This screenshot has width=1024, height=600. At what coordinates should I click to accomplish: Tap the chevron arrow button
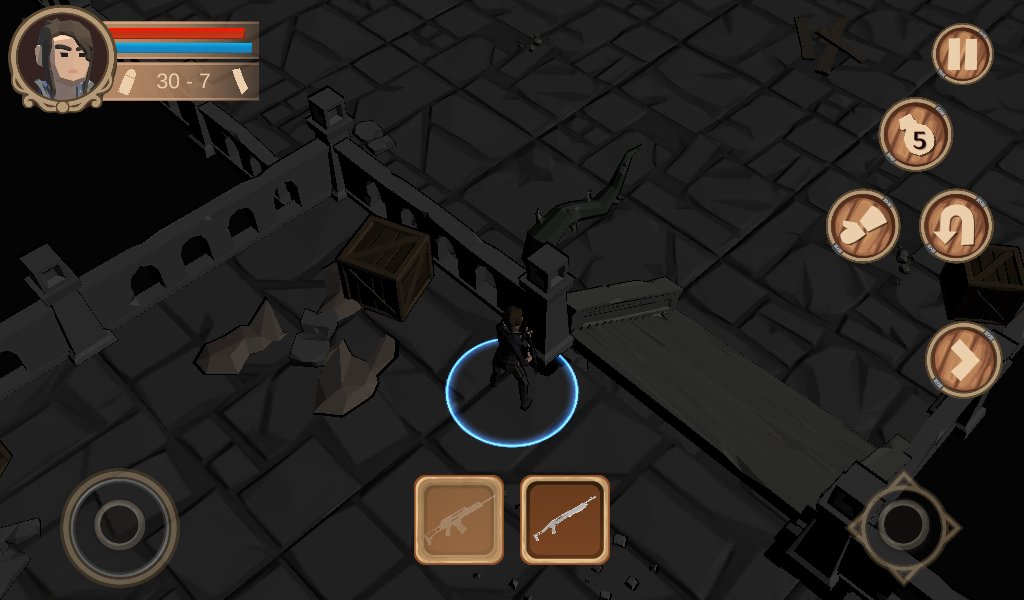pos(963,360)
